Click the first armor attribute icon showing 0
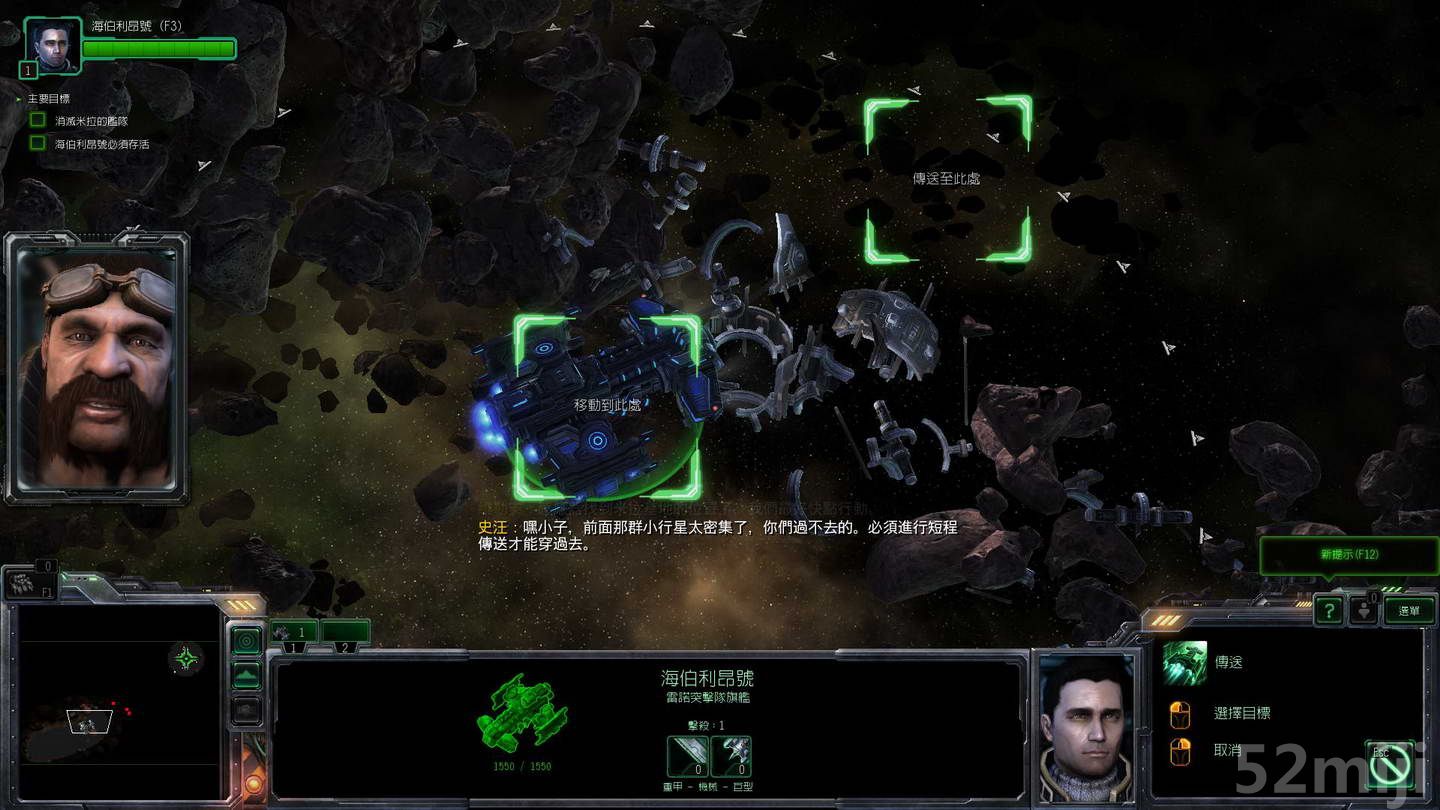This screenshot has height=810, width=1440. (x=685, y=756)
